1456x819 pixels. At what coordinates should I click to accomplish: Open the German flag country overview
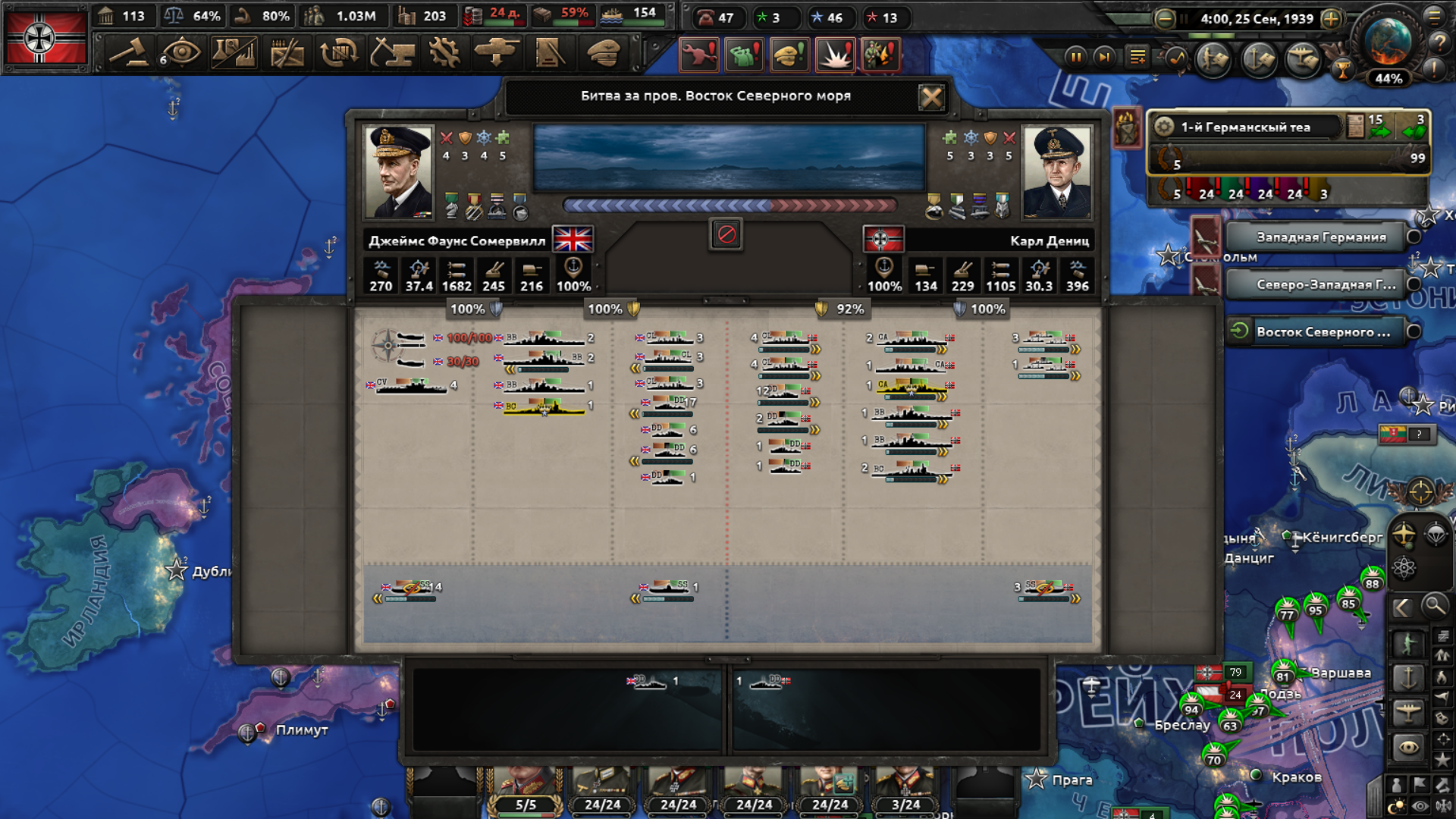click(x=45, y=36)
